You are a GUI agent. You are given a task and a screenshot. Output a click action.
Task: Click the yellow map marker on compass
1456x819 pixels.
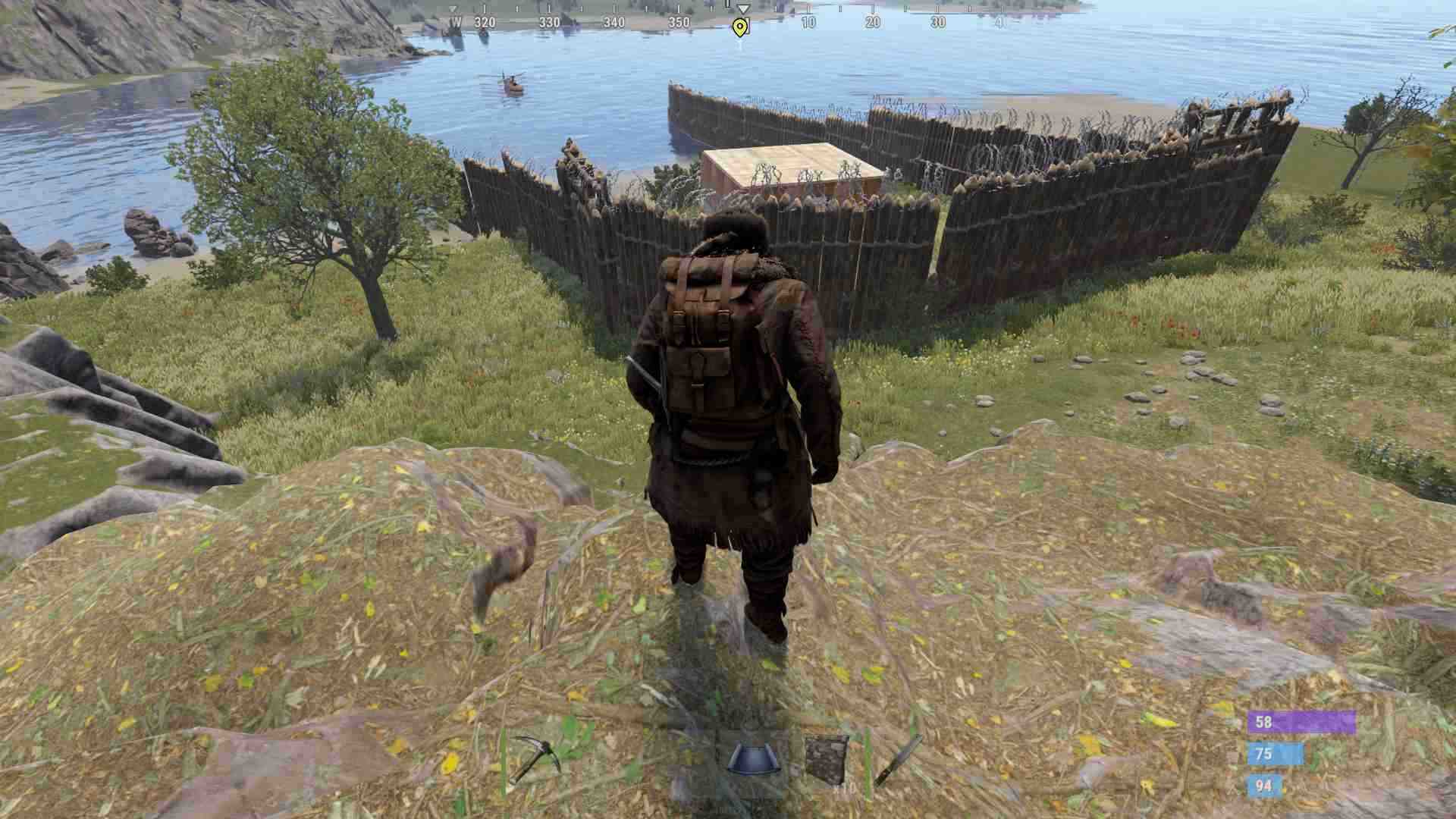[739, 28]
